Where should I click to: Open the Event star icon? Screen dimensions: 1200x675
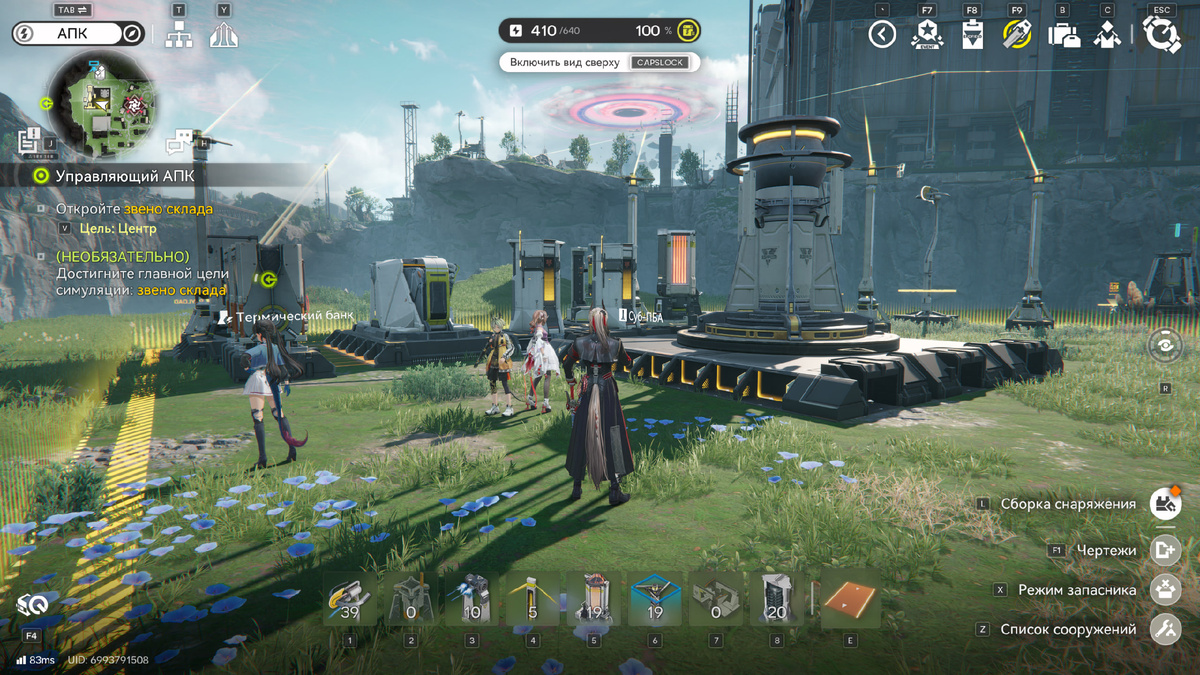point(927,35)
